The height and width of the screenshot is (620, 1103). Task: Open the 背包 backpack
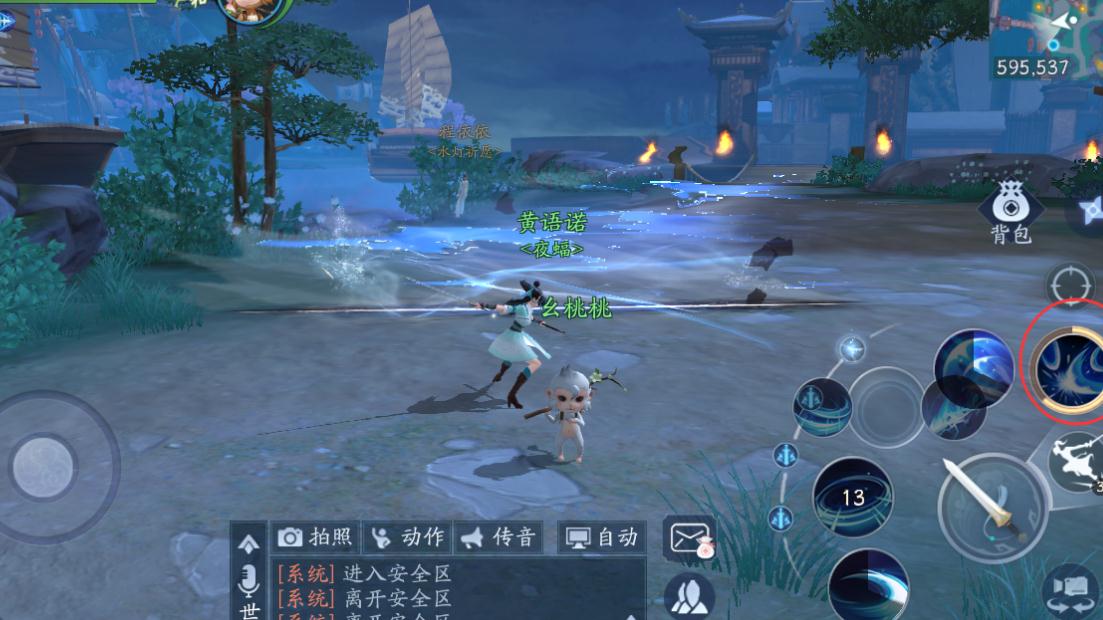click(1010, 211)
